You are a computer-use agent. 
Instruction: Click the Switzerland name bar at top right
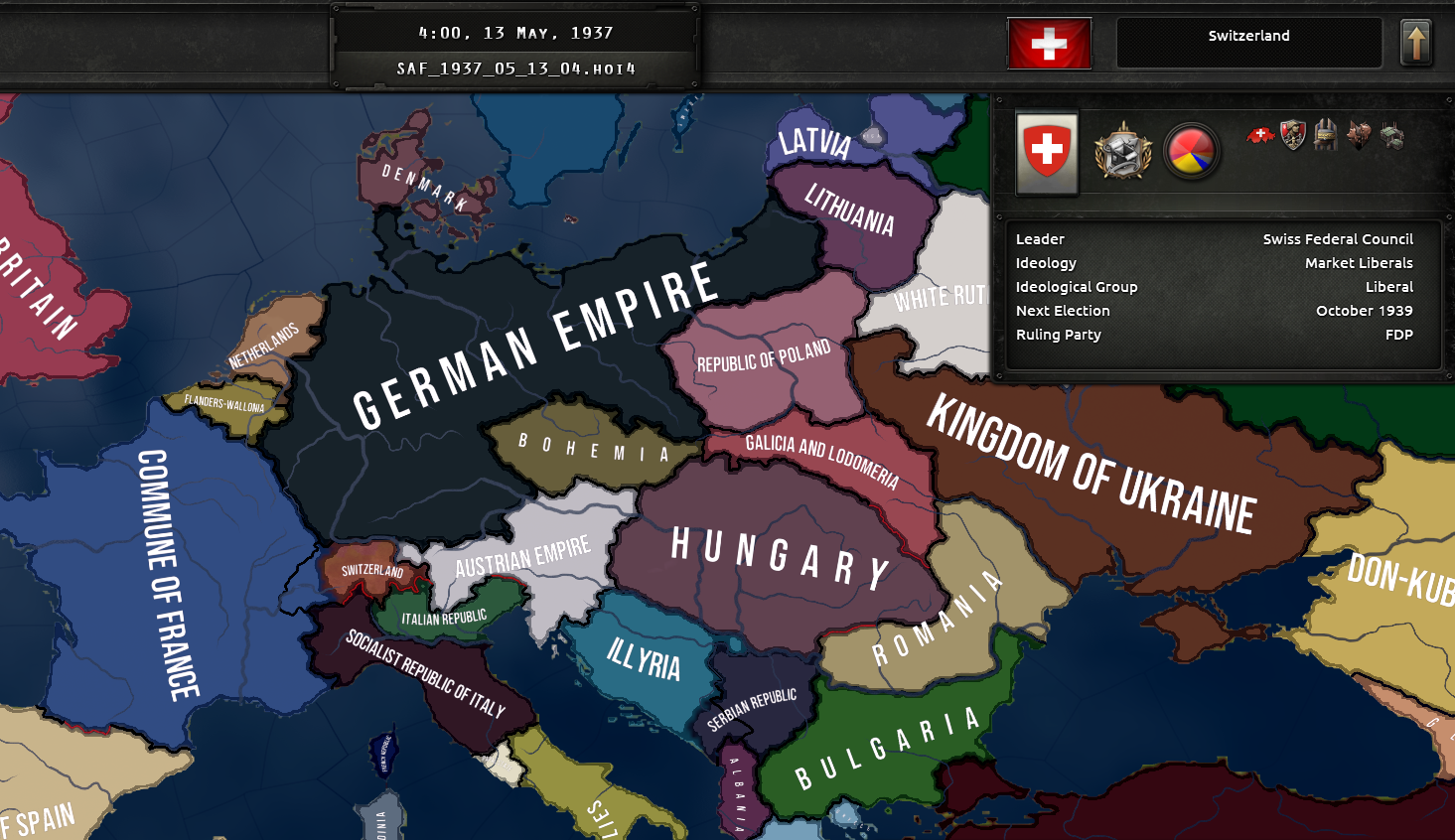coord(1249,43)
